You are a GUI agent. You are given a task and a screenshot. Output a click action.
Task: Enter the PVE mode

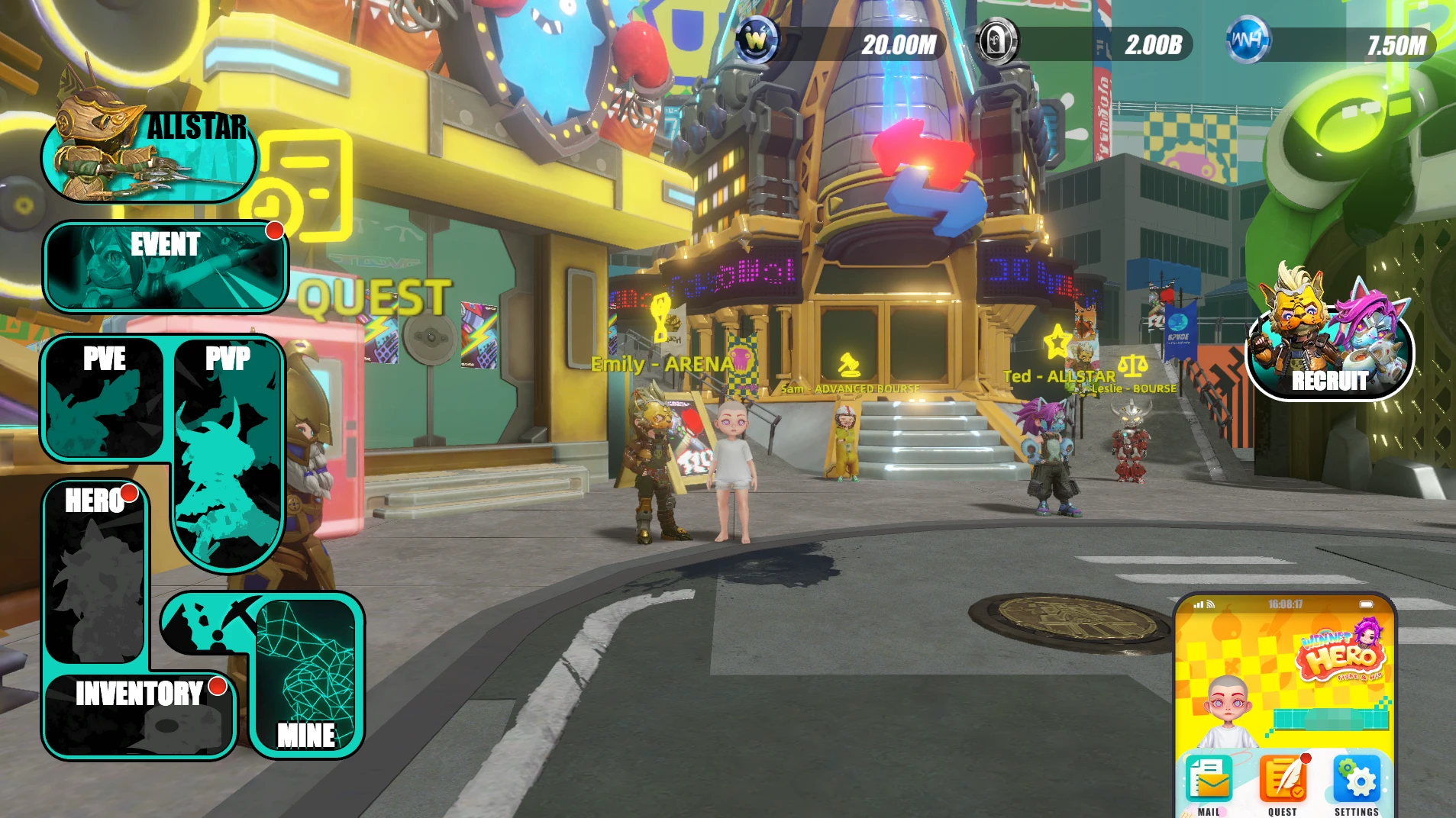(x=105, y=399)
